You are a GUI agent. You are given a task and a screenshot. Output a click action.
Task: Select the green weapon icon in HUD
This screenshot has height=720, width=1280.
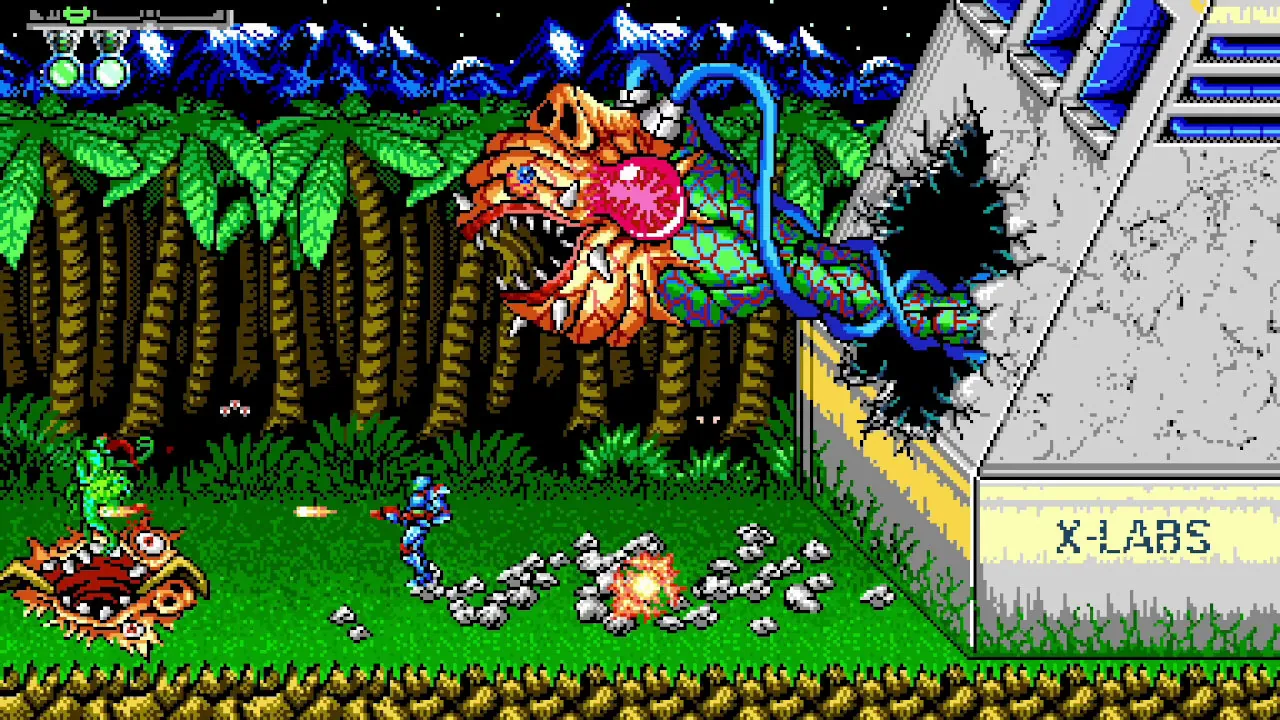pos(75,14)
